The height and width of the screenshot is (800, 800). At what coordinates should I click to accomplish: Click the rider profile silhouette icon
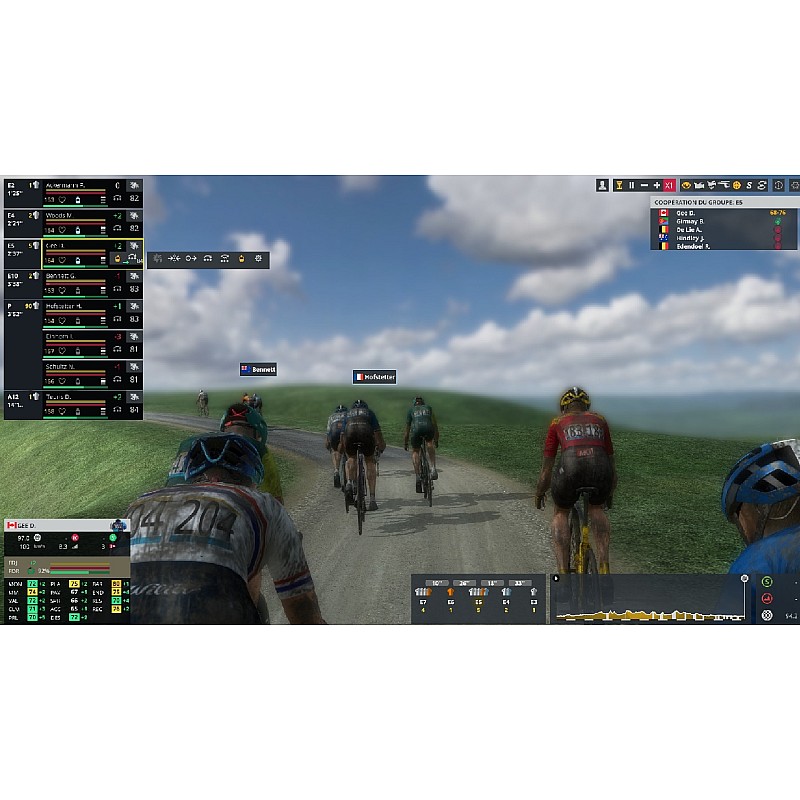click(602, 185)
